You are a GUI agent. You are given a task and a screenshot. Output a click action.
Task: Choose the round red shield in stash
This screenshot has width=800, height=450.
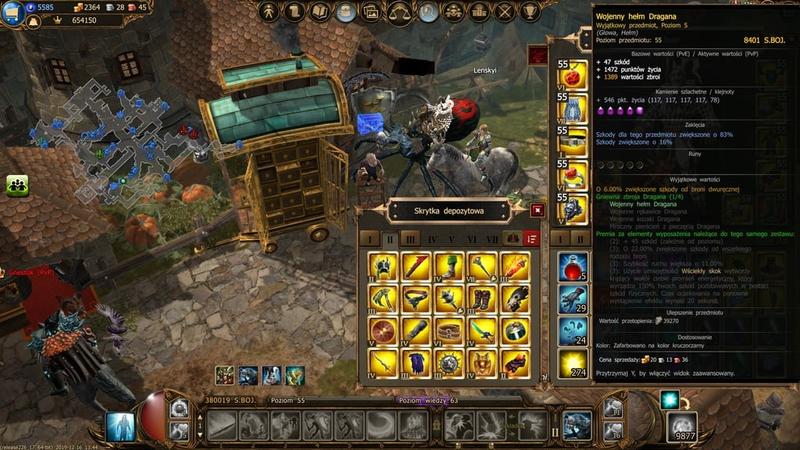pyautogui.click(x=383, y=331)
